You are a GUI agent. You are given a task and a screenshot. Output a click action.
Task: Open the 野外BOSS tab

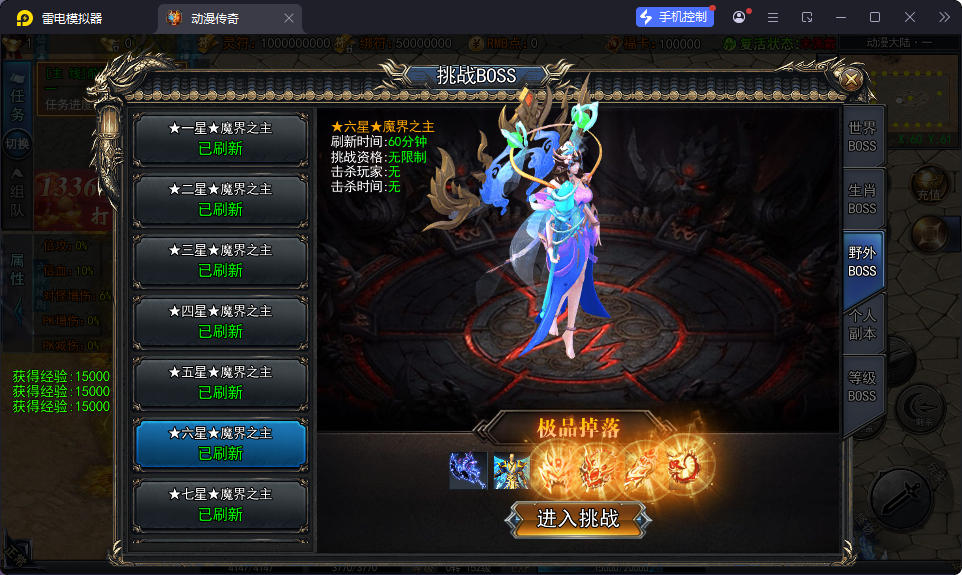click(x=862, y=262)
